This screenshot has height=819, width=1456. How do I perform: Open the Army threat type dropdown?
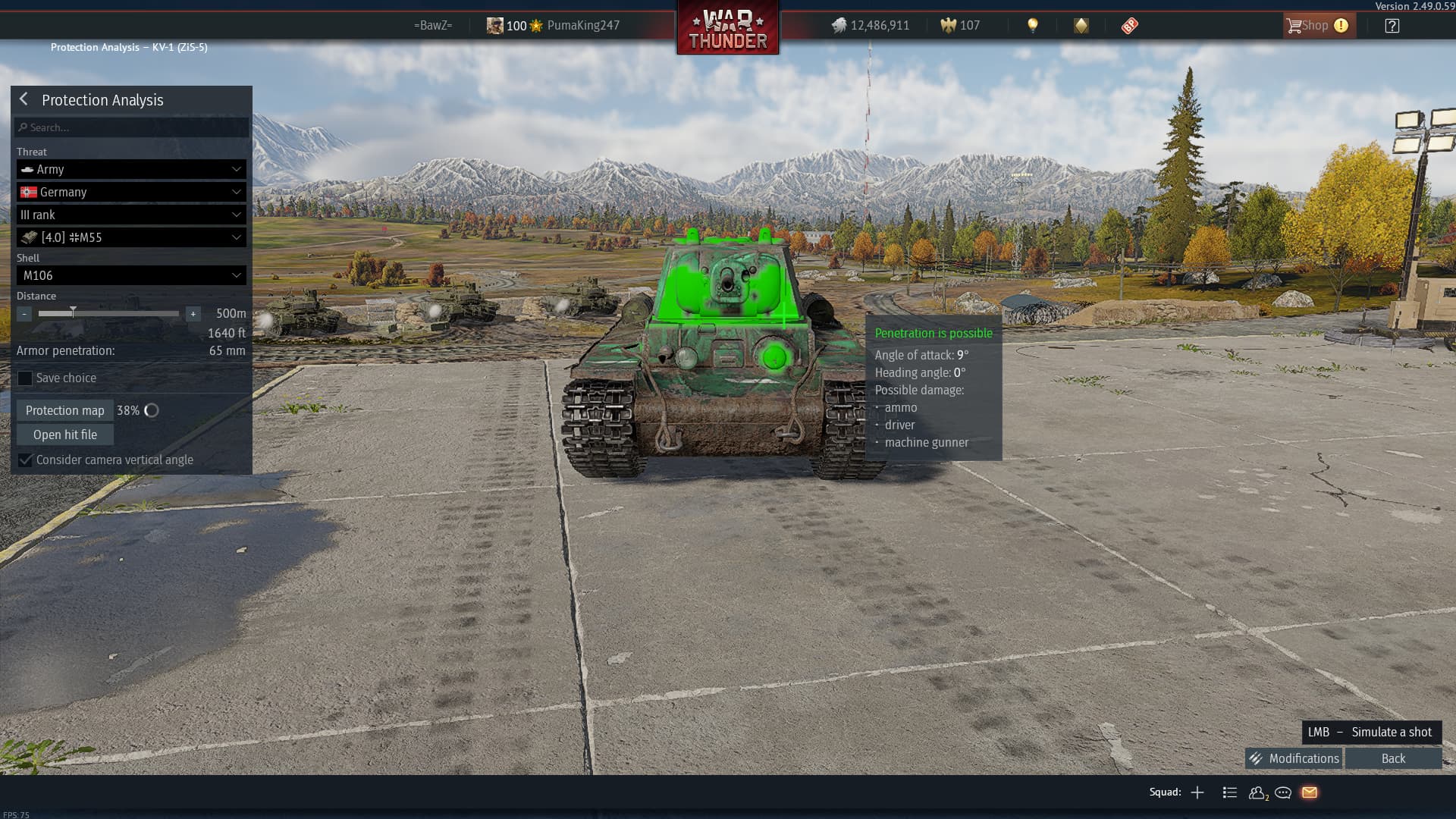tap(131, 169)
